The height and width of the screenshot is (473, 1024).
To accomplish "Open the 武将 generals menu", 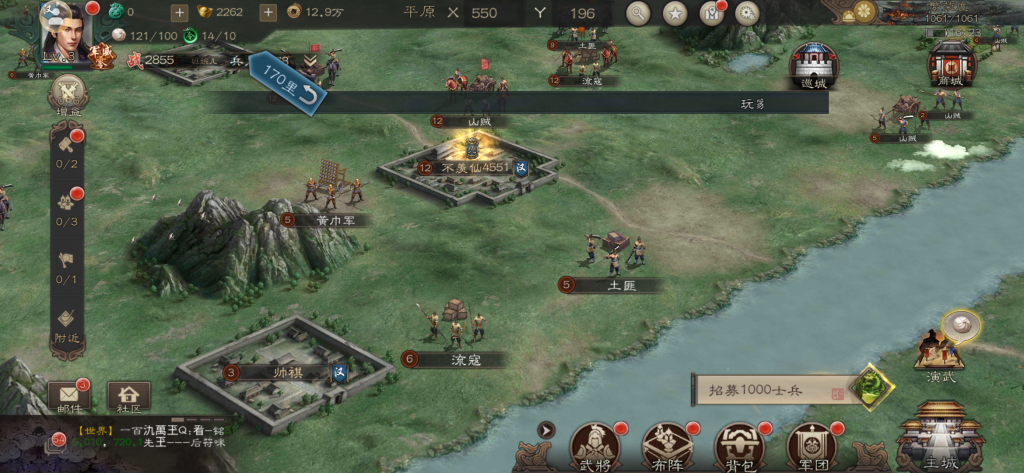I will tap(593, 446).
